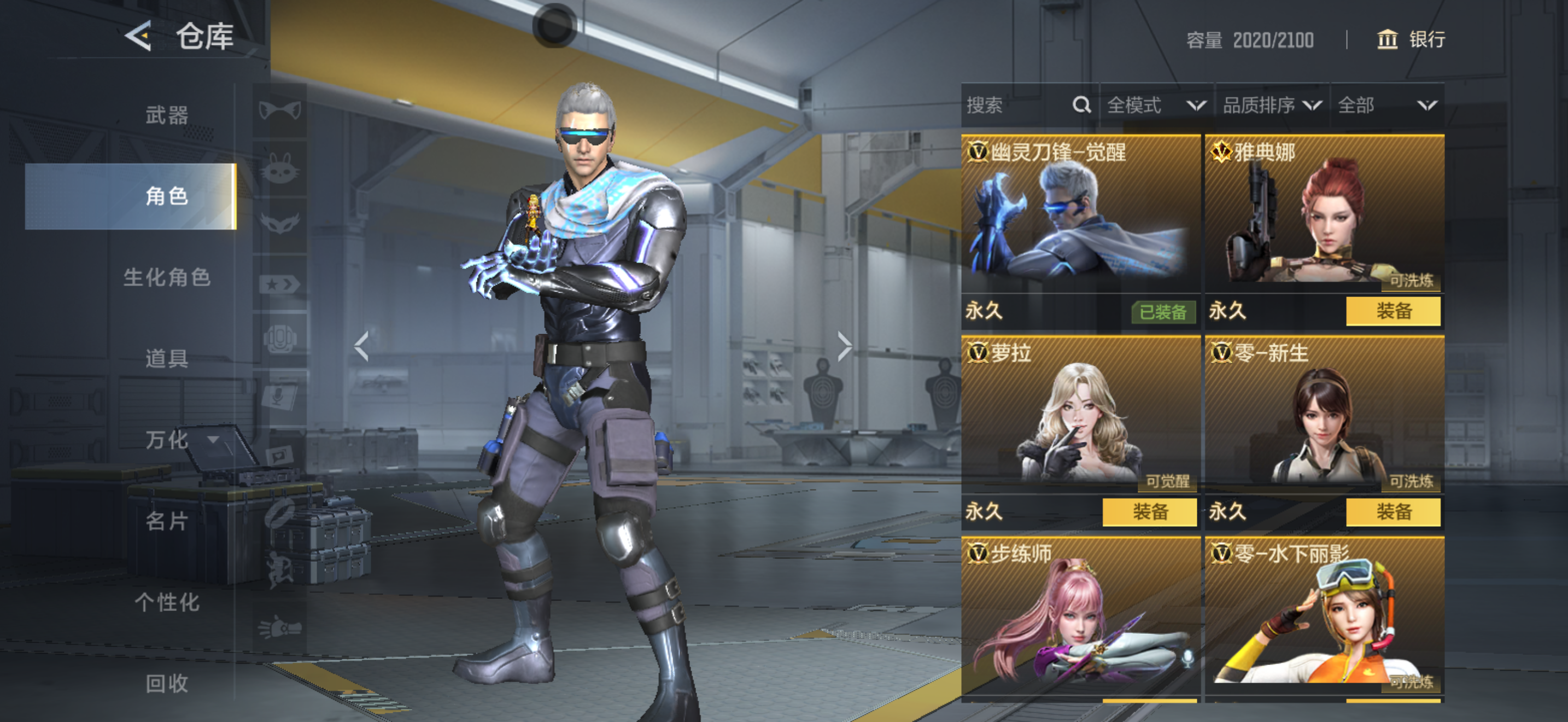The image size is (1568, 722).
Task: Select the 步练师 character card
Action: 1080,615
